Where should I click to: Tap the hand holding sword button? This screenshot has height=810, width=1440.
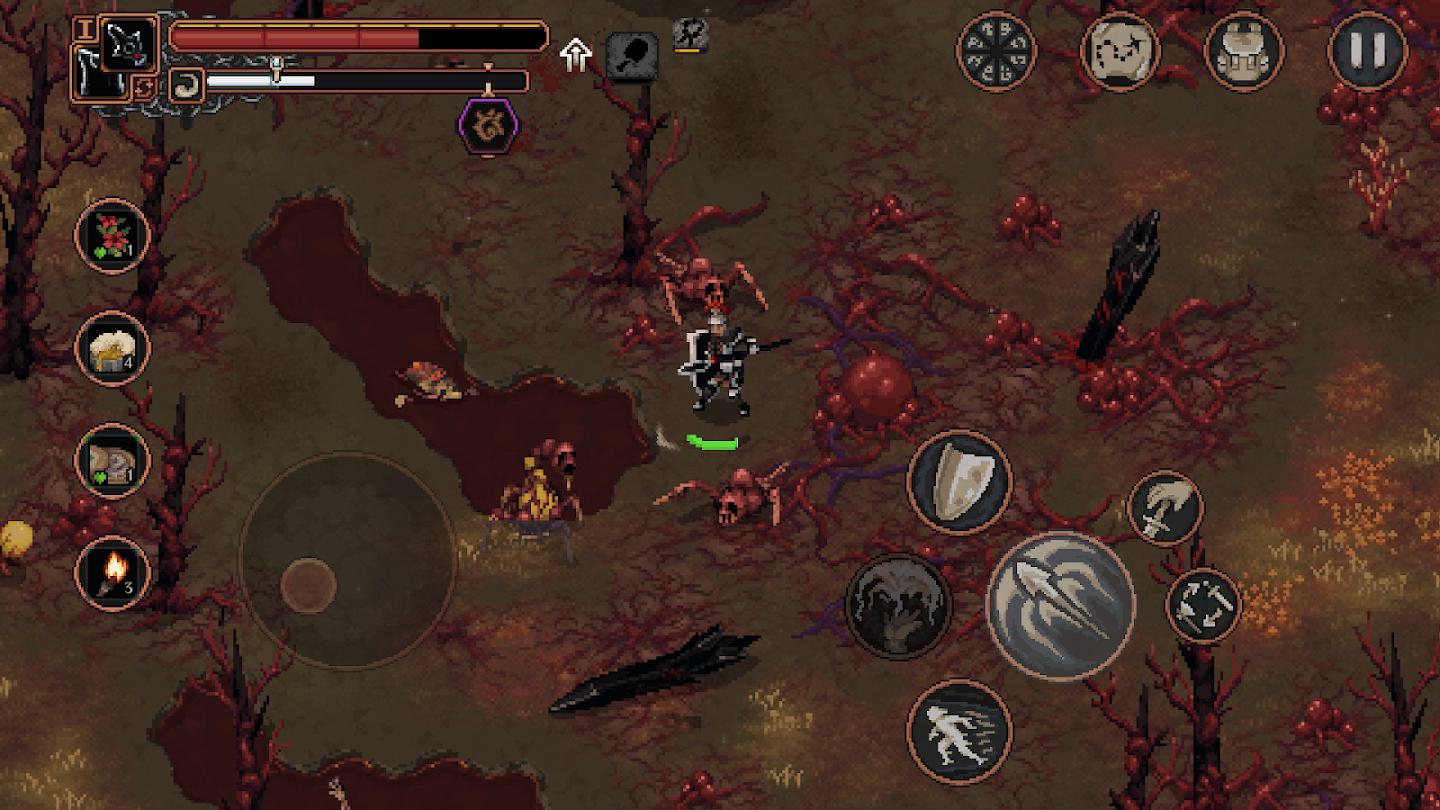(1165, 508)
